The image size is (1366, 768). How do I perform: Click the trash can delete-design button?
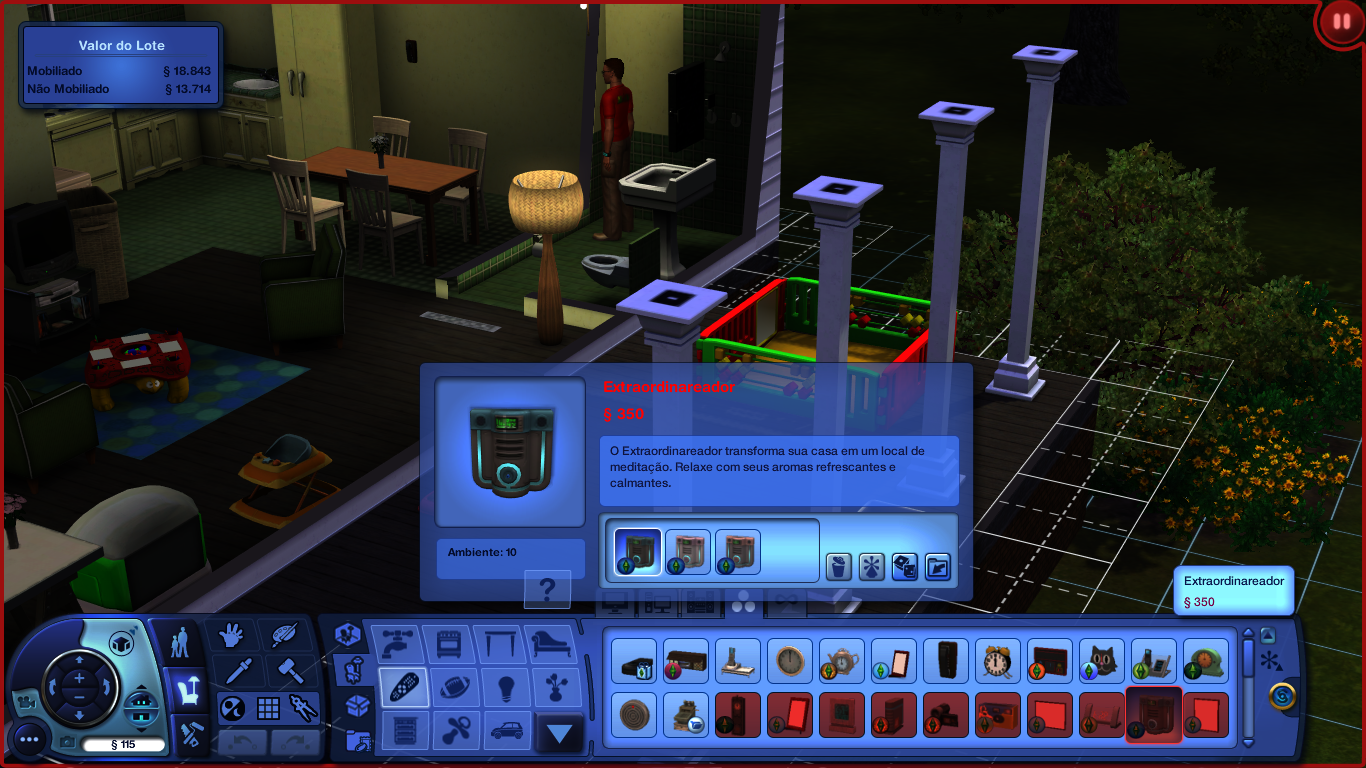pos(838,567)
